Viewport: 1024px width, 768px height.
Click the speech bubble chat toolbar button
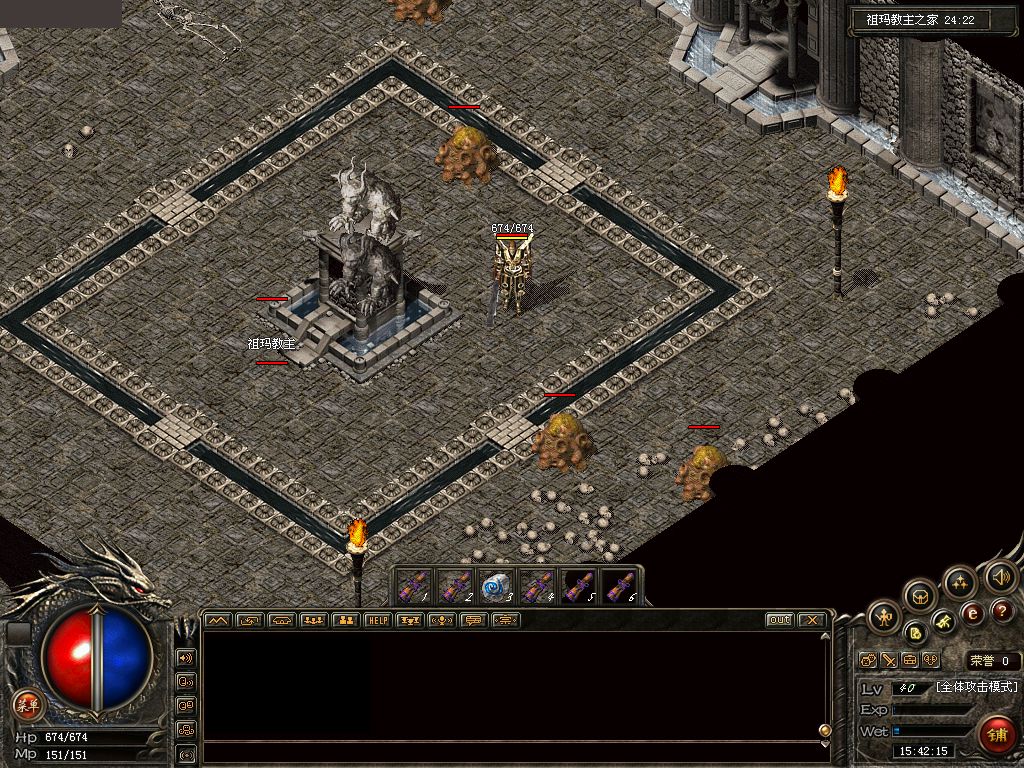click(x=474, y=621)
